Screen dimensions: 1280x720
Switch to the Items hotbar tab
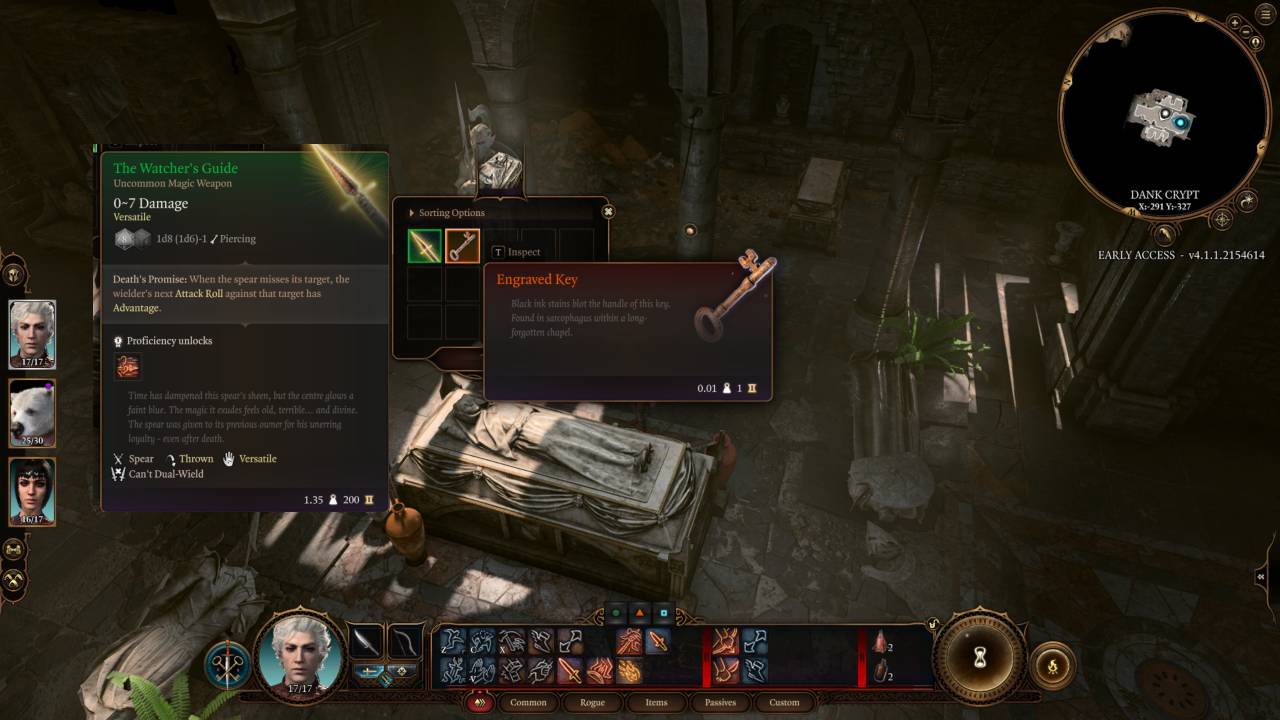pyautogui.click(x=657, y=703)
